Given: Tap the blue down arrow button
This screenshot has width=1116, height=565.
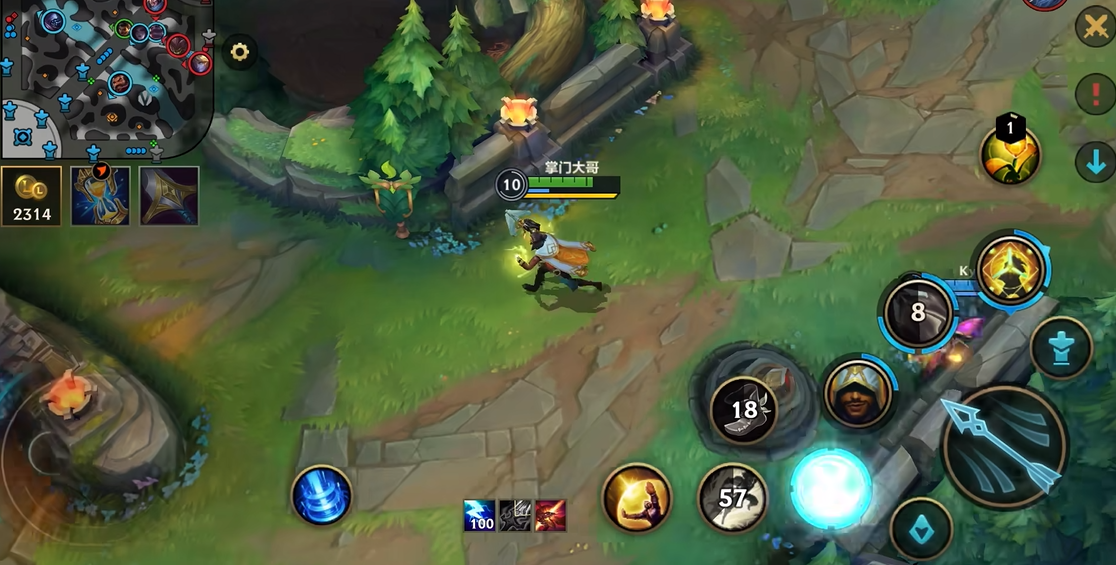Looking at the screenshot, I should (1096, 161).
